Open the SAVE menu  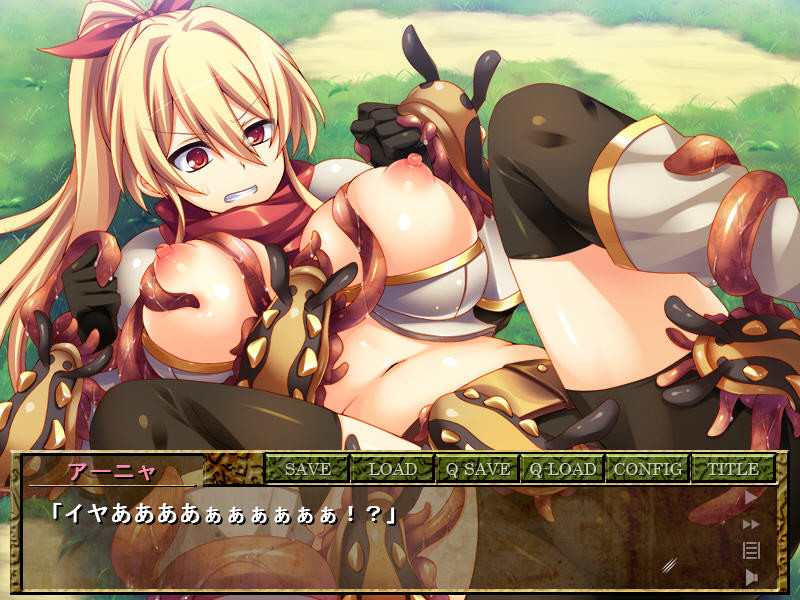pyautogui.click(x=307, y=468)
